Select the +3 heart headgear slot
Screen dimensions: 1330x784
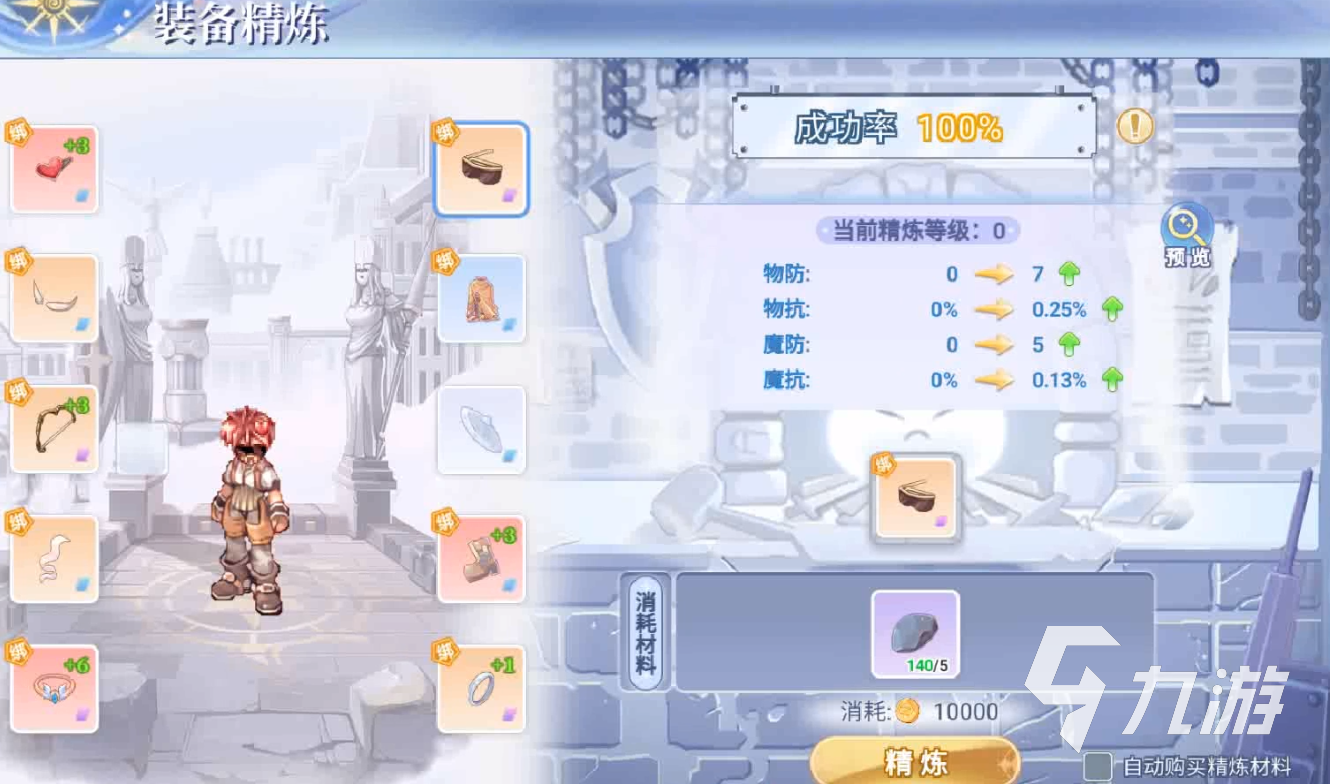54,168
